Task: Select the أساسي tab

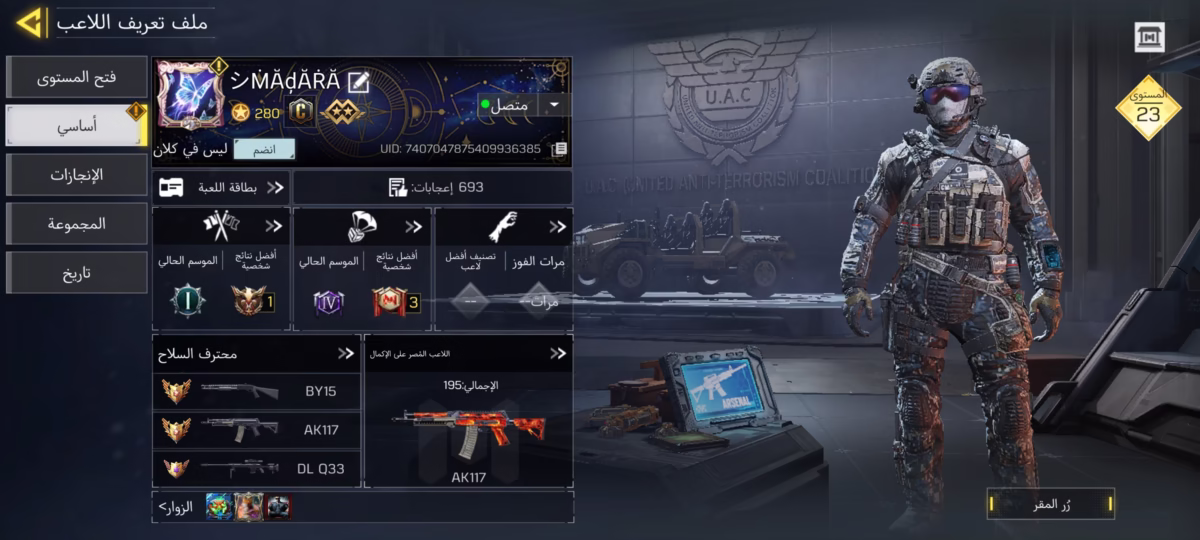Action: (x=76, y=126)
